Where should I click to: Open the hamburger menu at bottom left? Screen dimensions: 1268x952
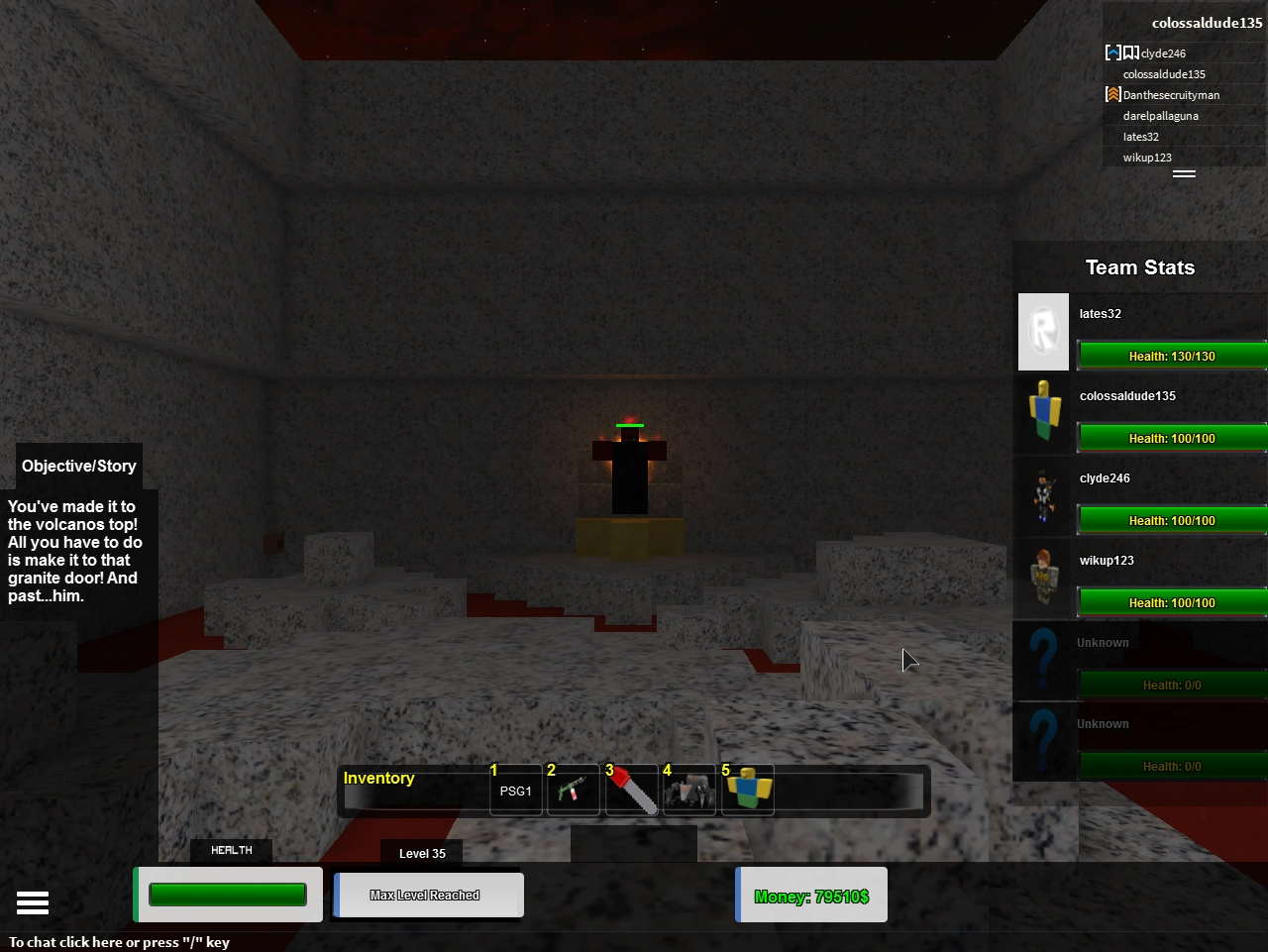(x=33, y=902)
